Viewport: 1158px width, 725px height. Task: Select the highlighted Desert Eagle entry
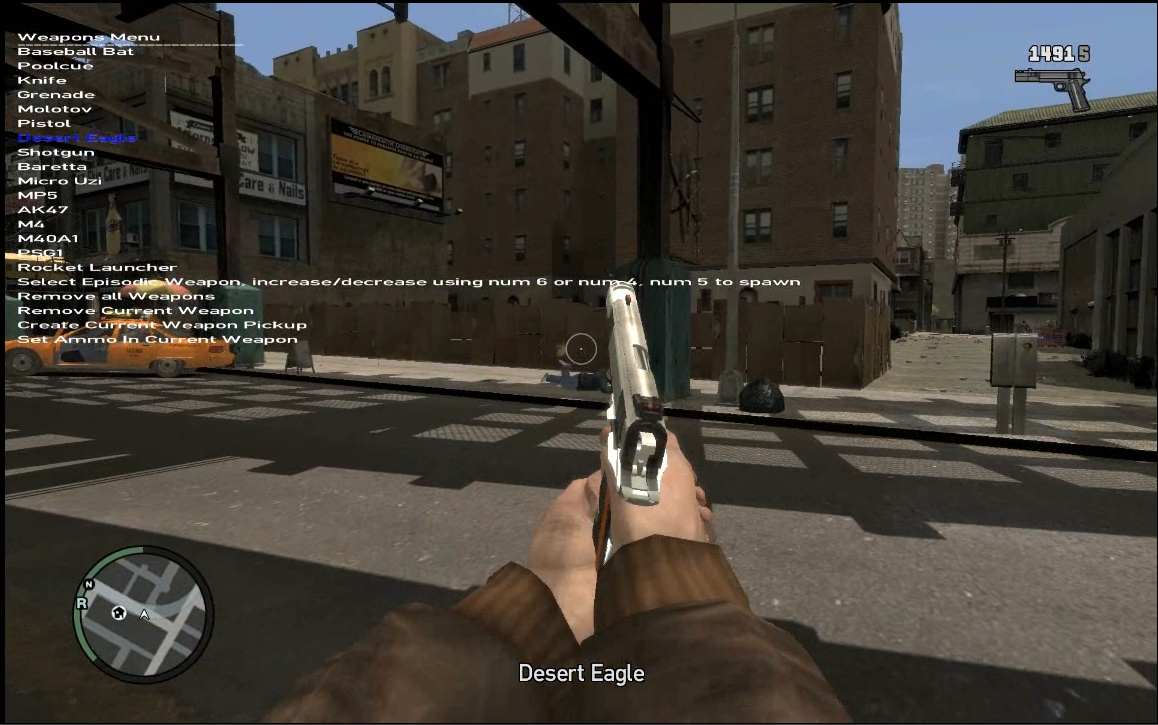[76, 138]
